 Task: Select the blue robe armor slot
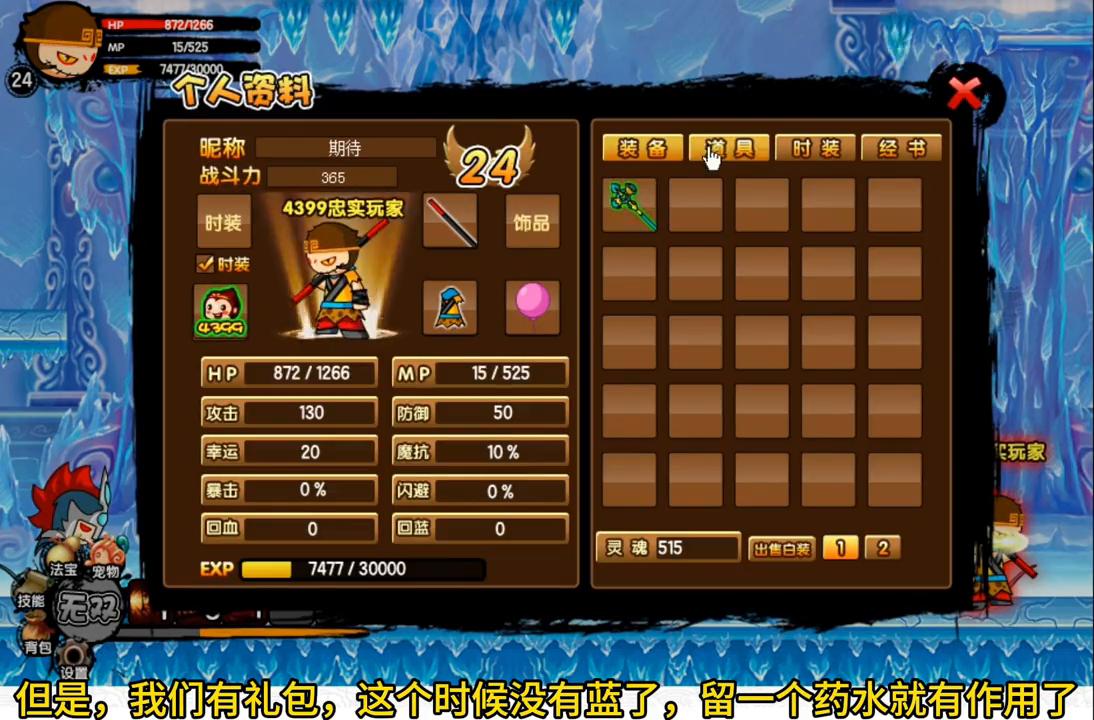pyautogui.click(x=450, y=307)
